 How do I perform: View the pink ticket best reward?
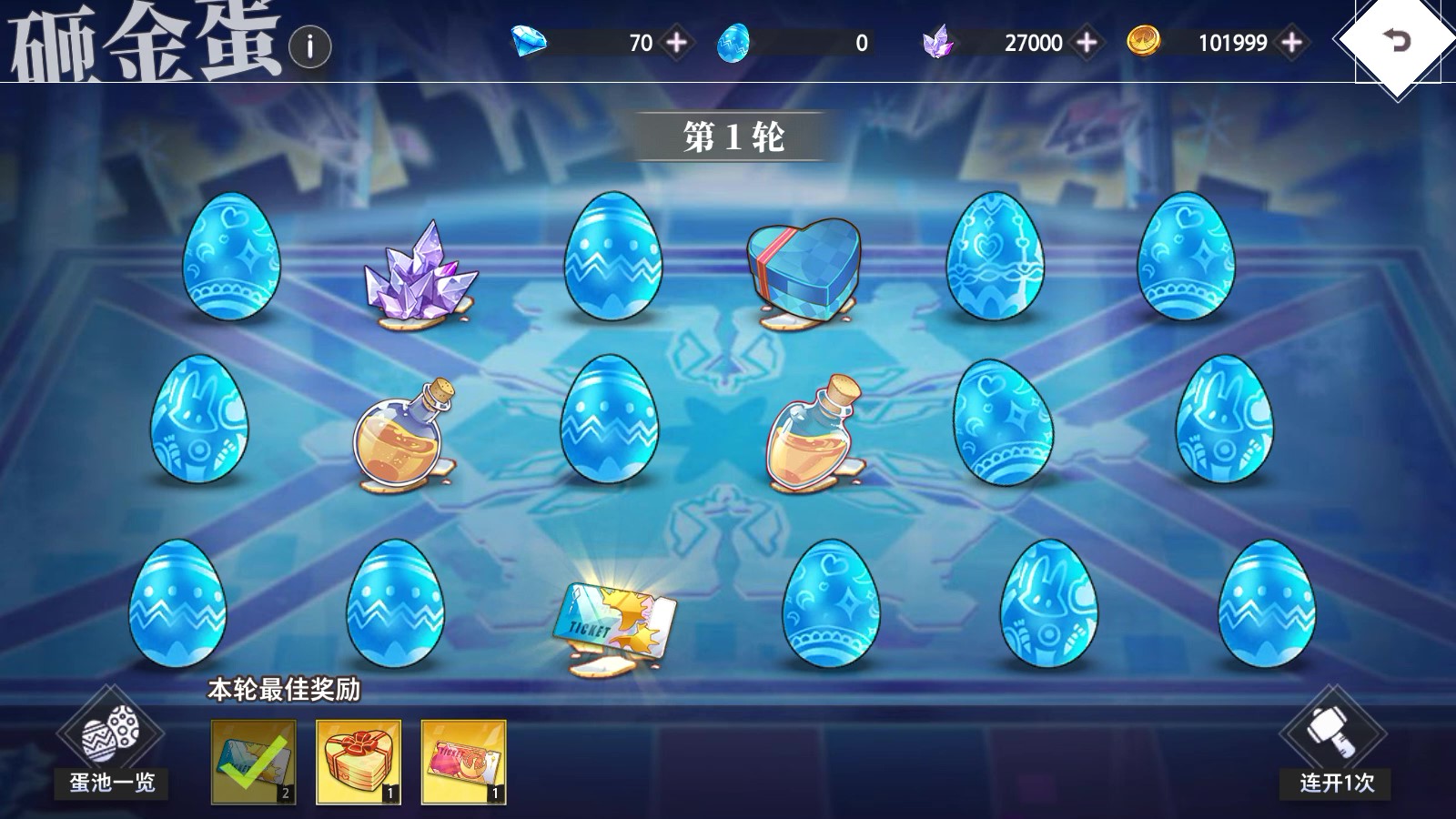point(463,762)
